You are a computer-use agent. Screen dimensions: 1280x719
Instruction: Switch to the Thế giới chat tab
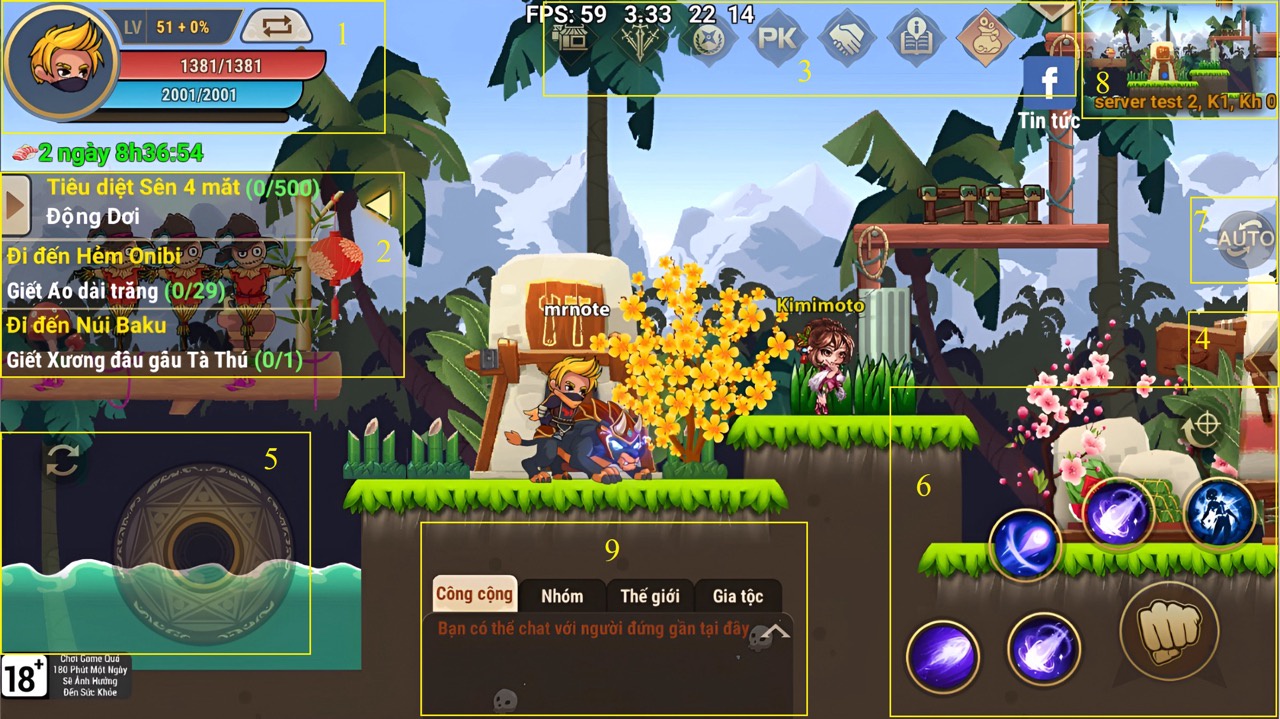[x=649, y=596]
